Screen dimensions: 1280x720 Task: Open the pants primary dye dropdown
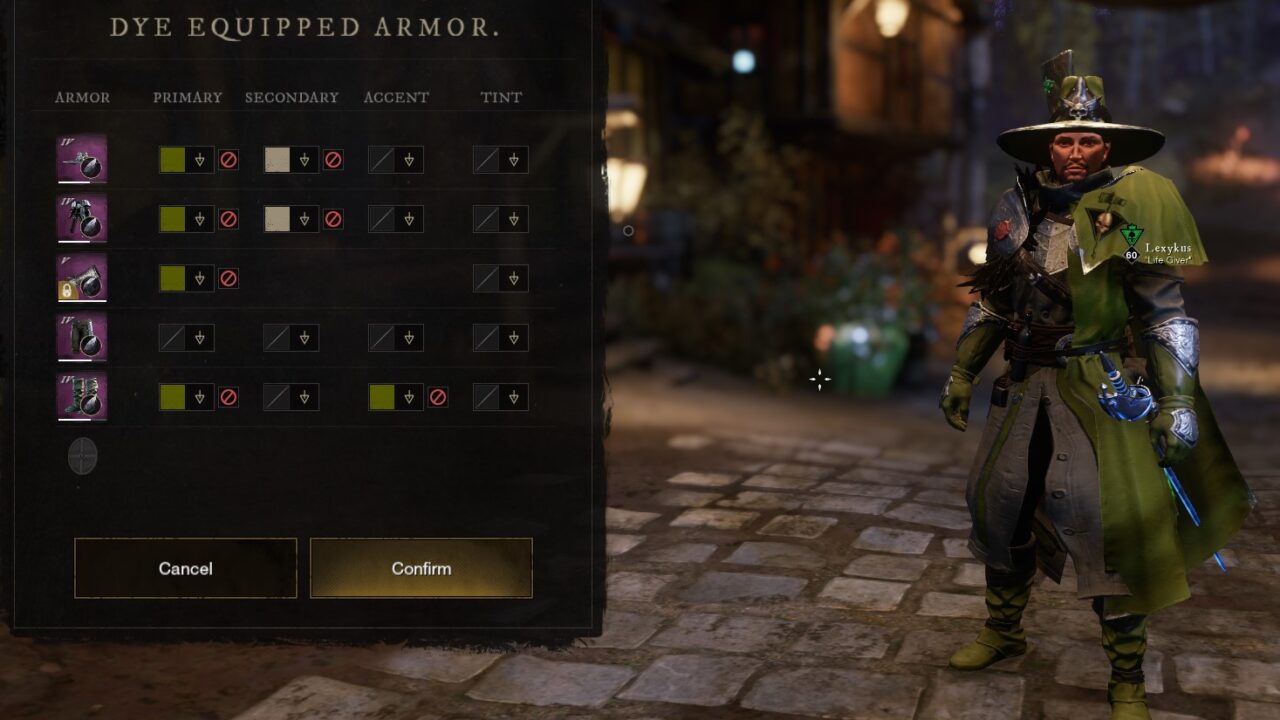pyautogui.click(x=199, y=338)
